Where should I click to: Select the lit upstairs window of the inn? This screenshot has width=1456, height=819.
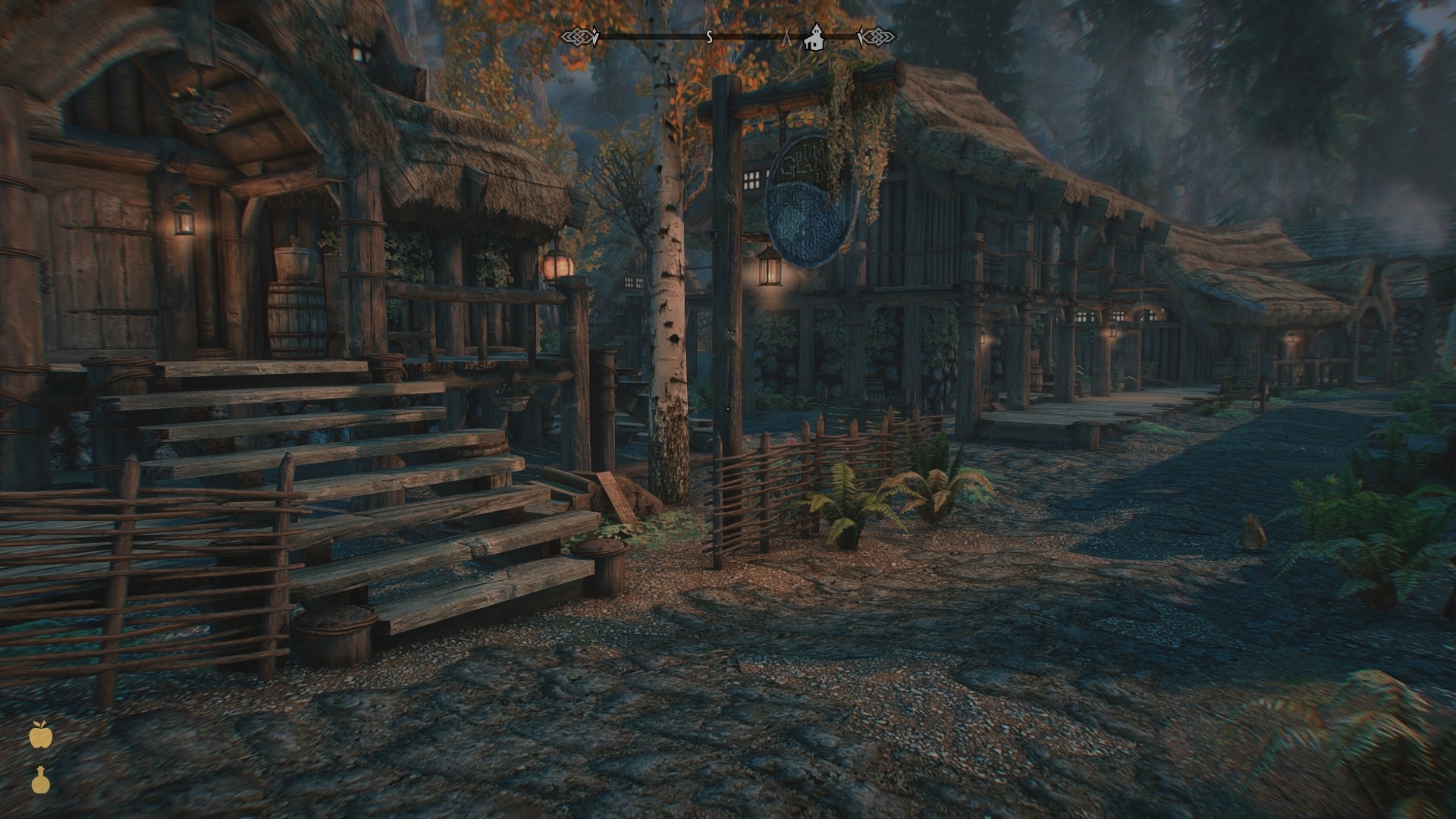752,181
